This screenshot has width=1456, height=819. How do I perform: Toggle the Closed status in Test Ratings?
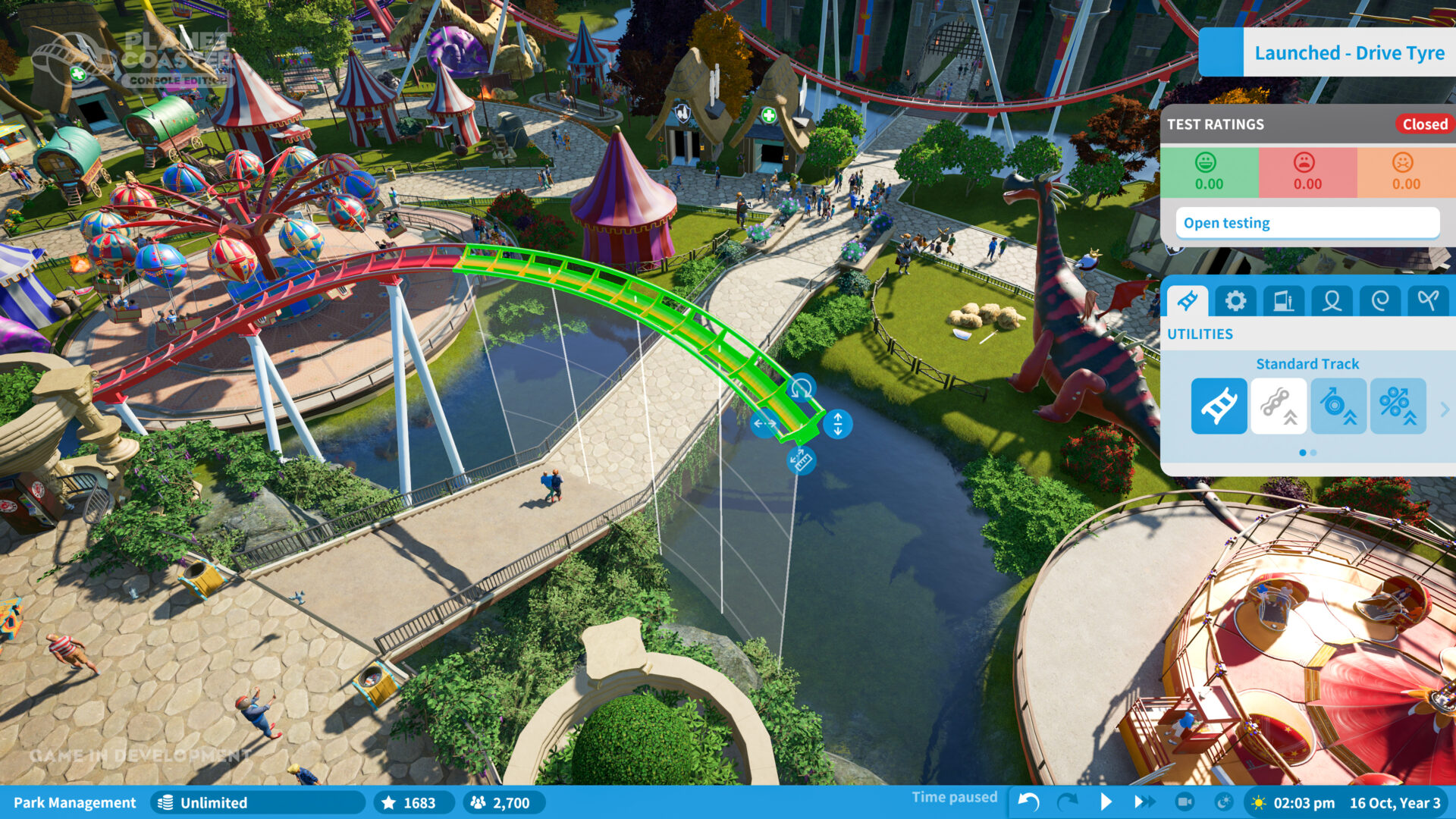coord(1423,124)
